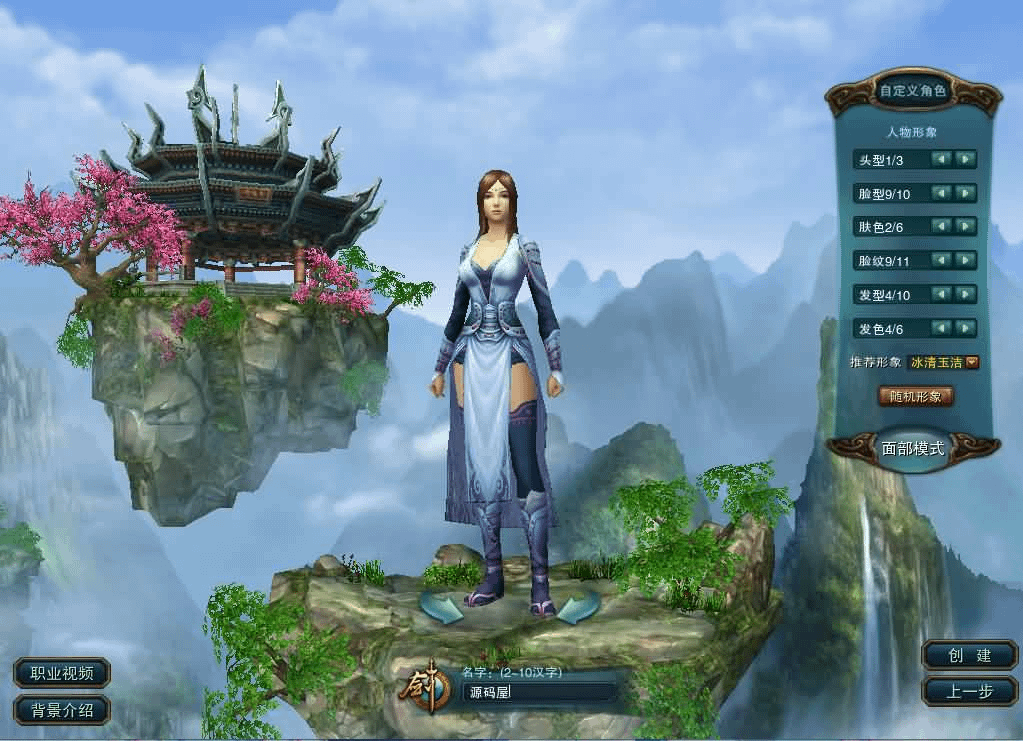Focus the character name input field
The width and height of the screenshot is (1023, 741).
tap(540, 692)
